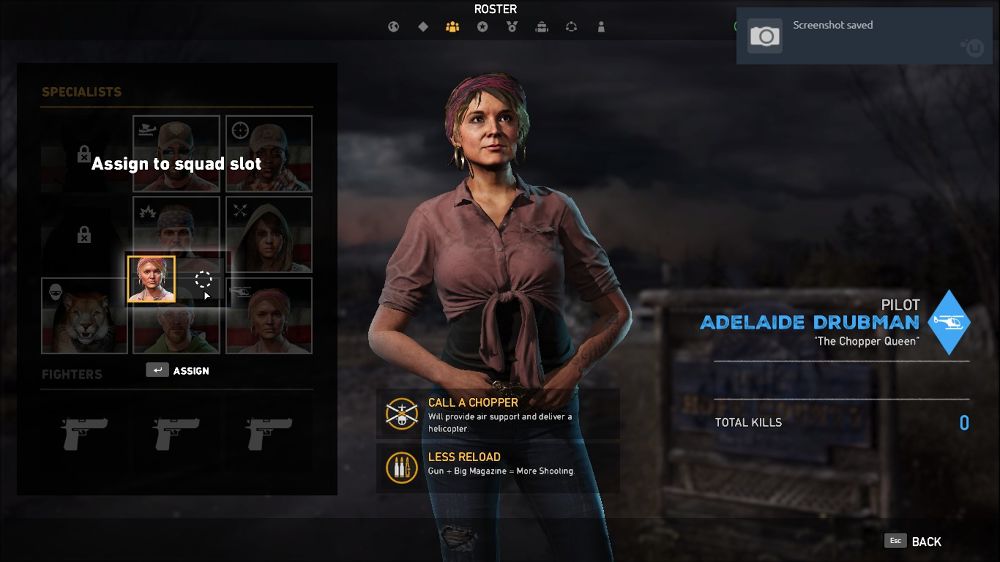Select the plane pilot specialist portrait
Viewport: 1000px width, 562px height.
click(x=176, y=154)
